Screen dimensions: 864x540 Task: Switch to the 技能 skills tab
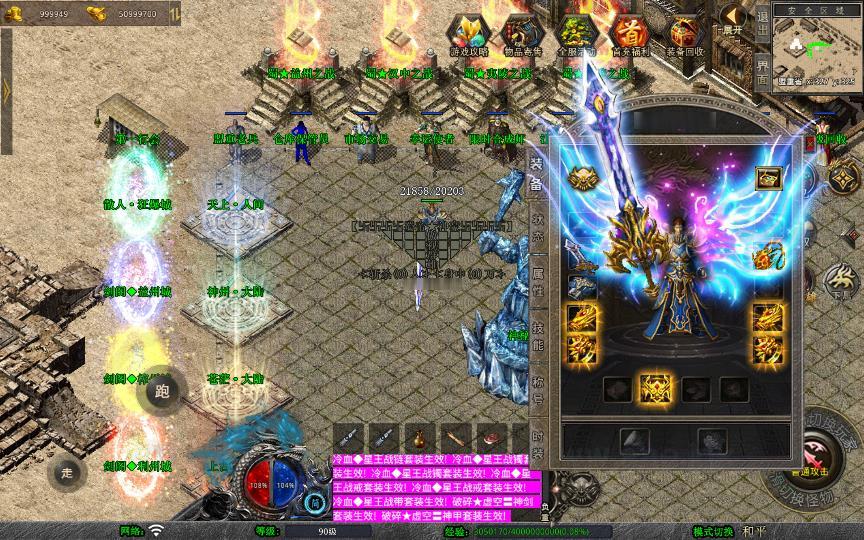click(536, 336)
